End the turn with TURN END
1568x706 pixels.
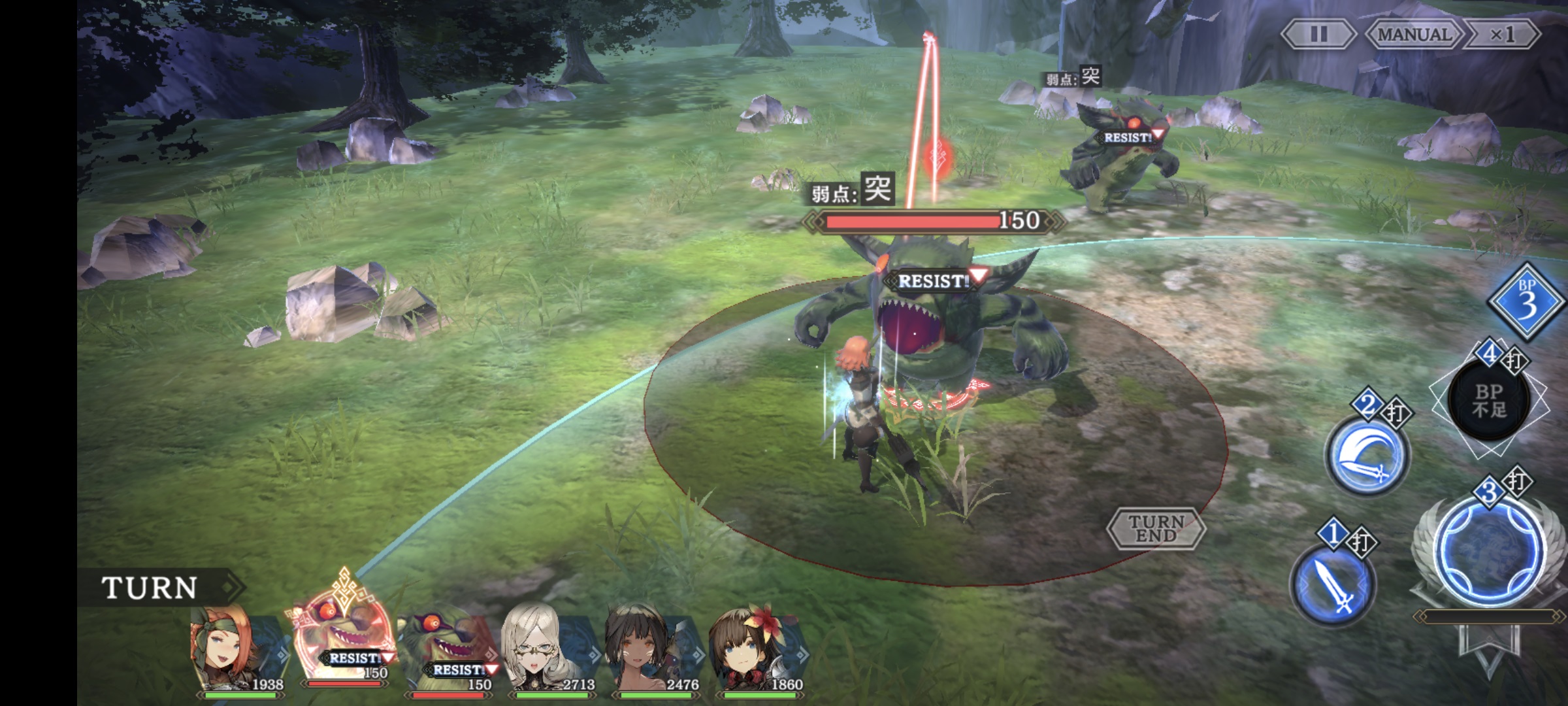click(x=1156, y=528)
